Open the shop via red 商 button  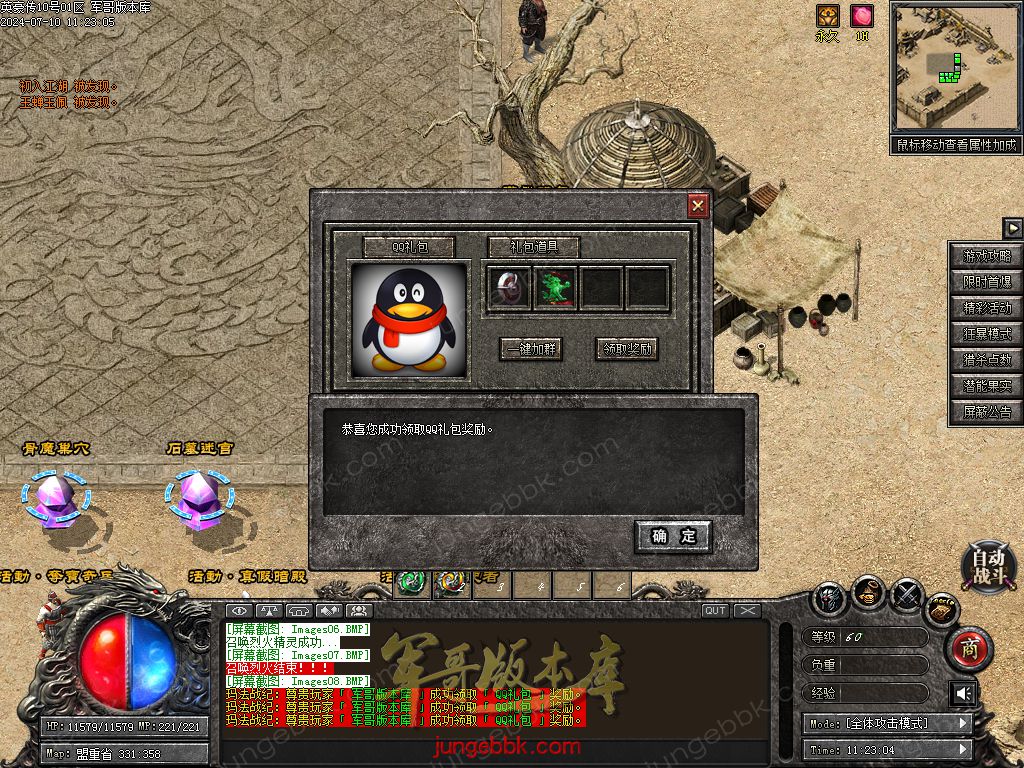pyautogui.click(x=968, y=650)
